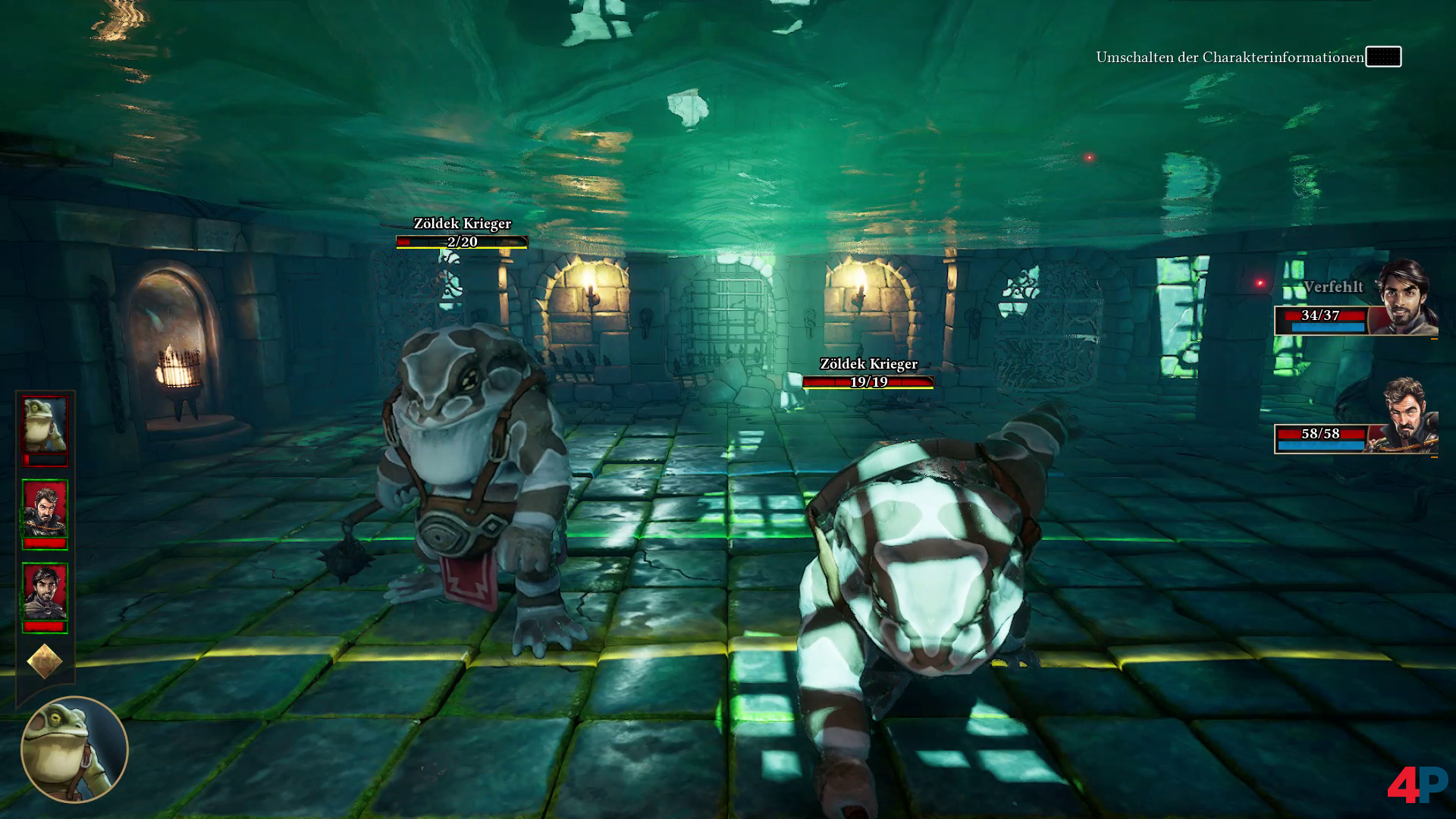Open the large round frog portrait
1456x819 pixels.
coord(74,749)
